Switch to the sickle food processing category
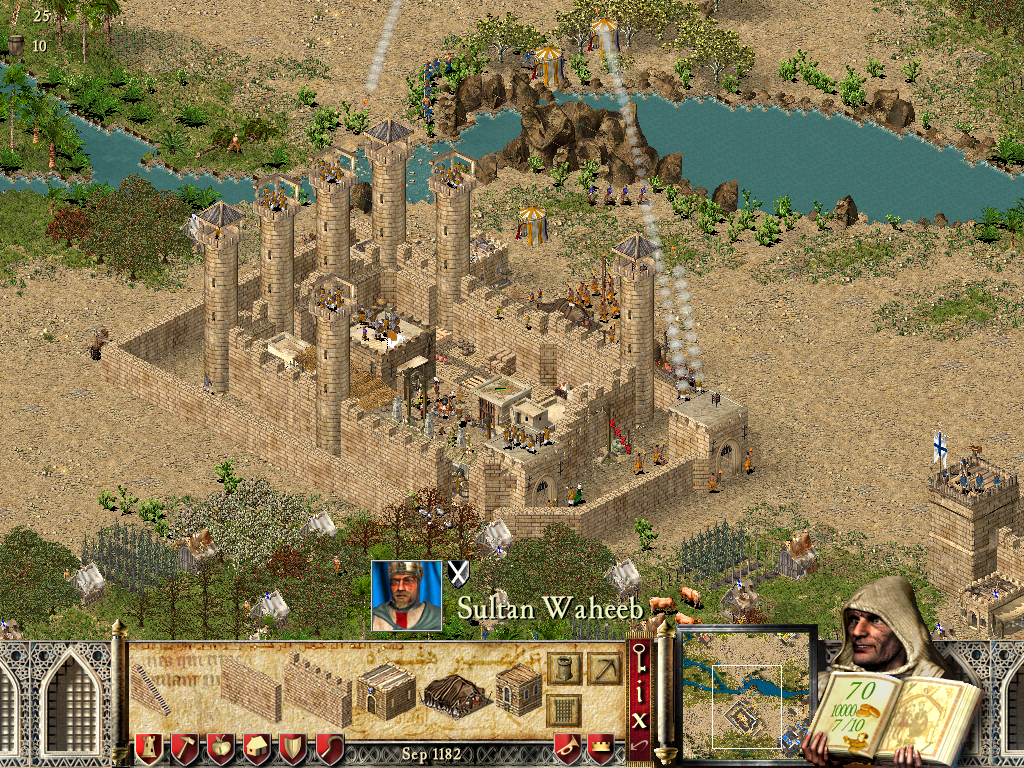Screen dimensions: 1024x768 coord(329,747)
